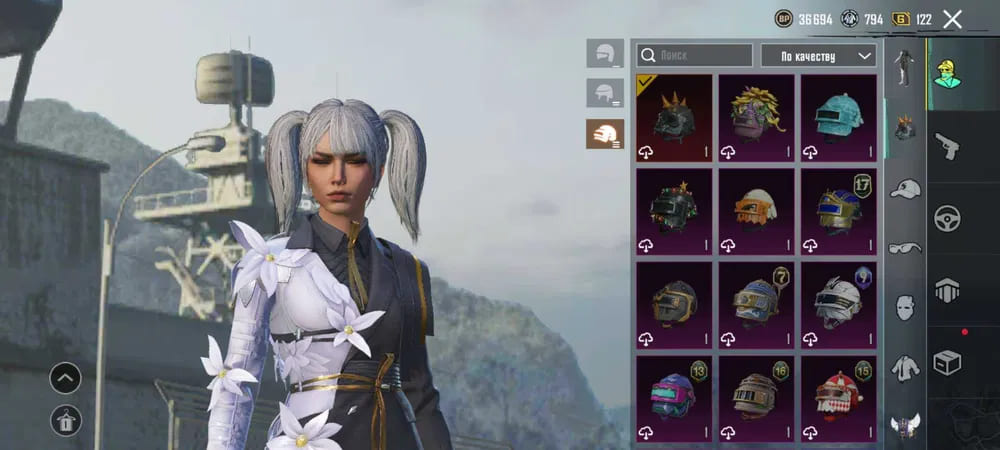Show the face mask category
Viewport: 1000px width, 450px height.
tap(905, 307)
